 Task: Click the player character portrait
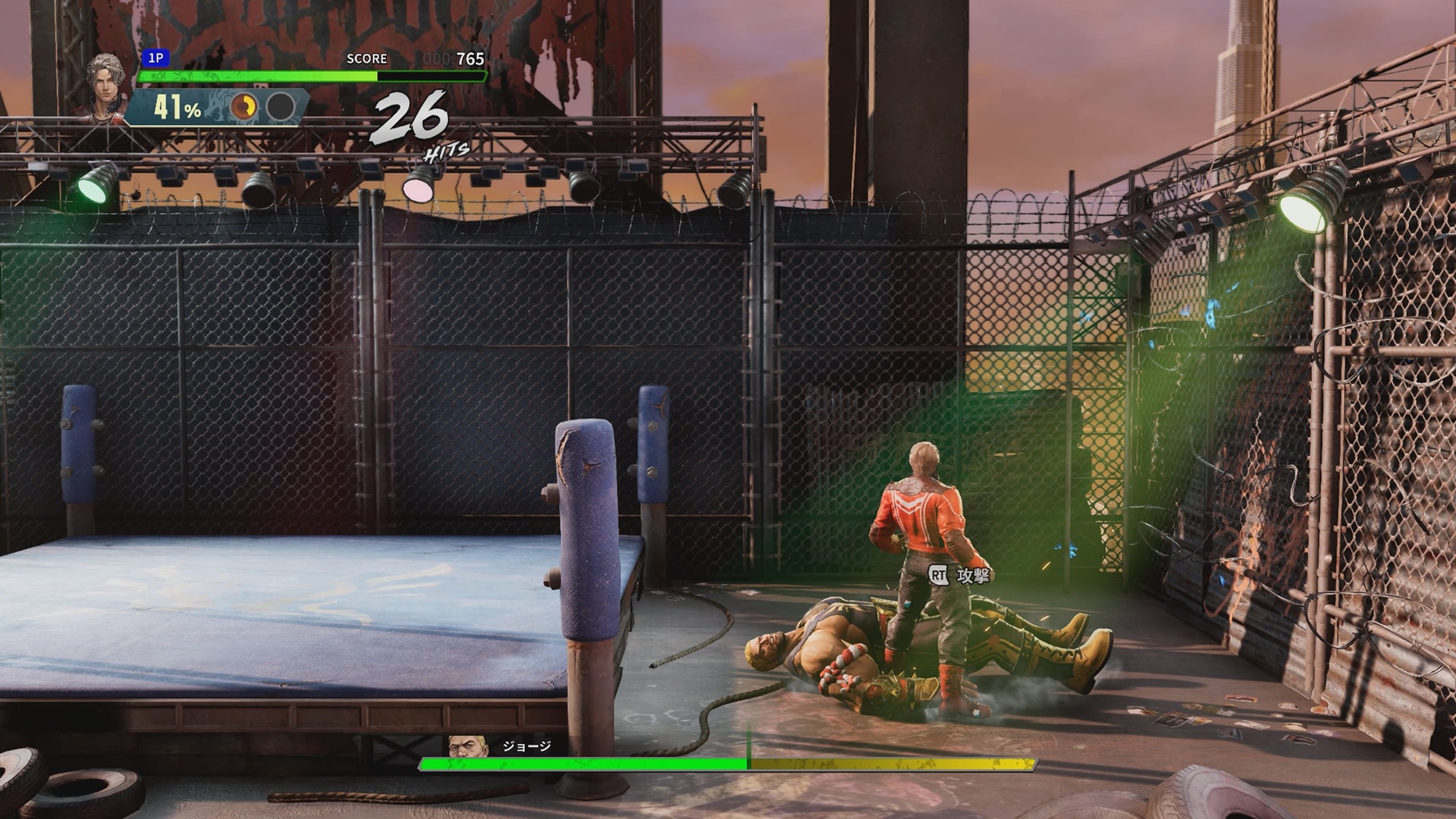[105, 86]
